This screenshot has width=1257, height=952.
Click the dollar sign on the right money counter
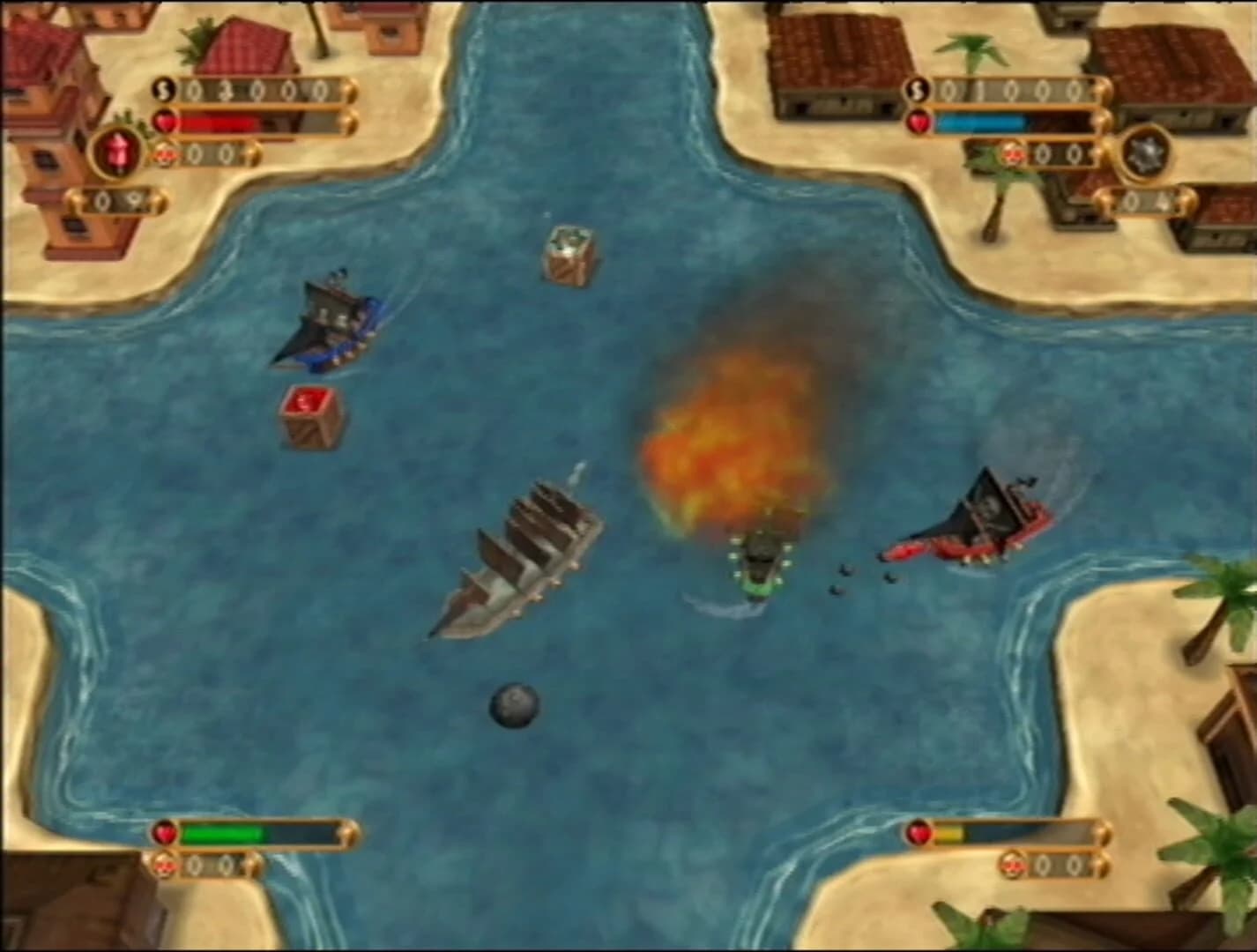pyautogui.click(x=917, y=88)
